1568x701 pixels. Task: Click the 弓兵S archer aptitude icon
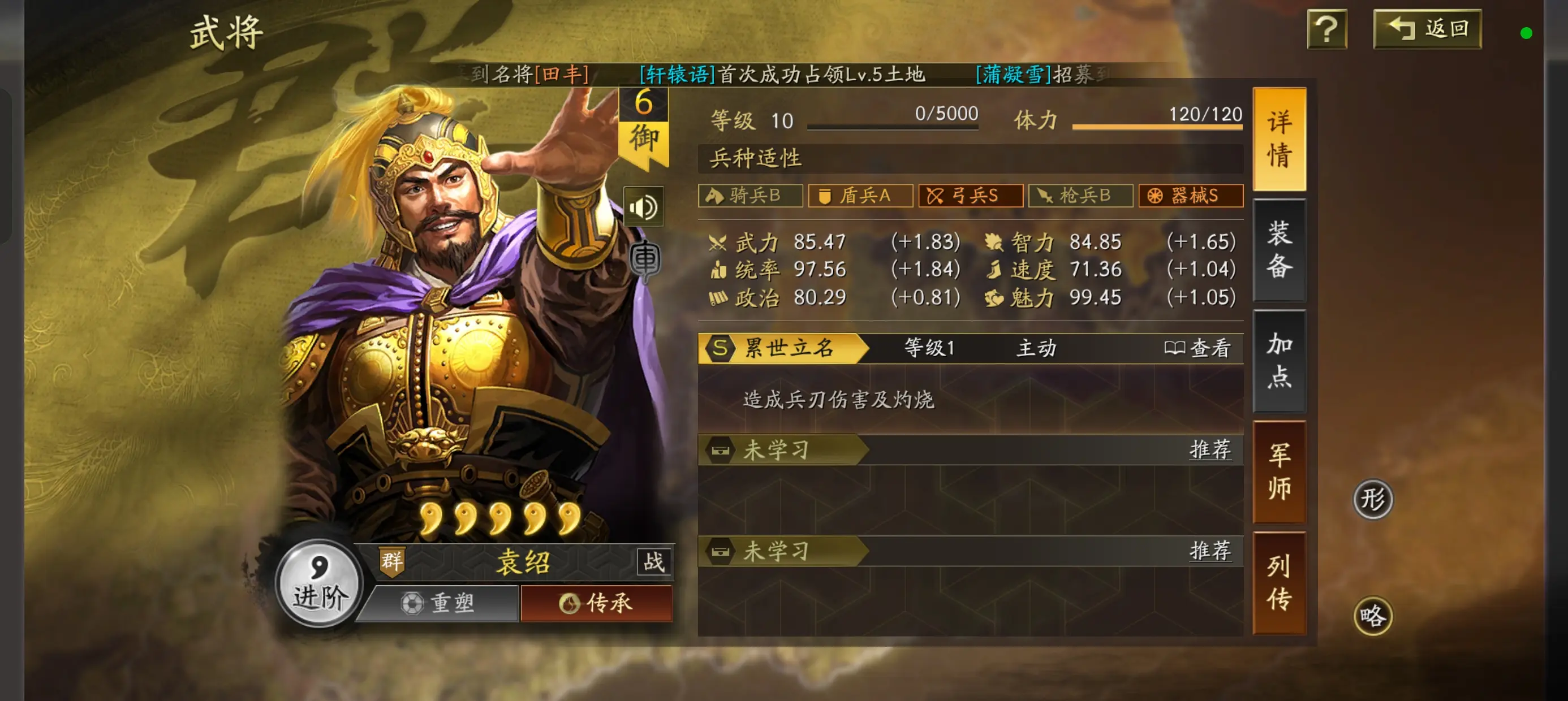pos(970,196)
